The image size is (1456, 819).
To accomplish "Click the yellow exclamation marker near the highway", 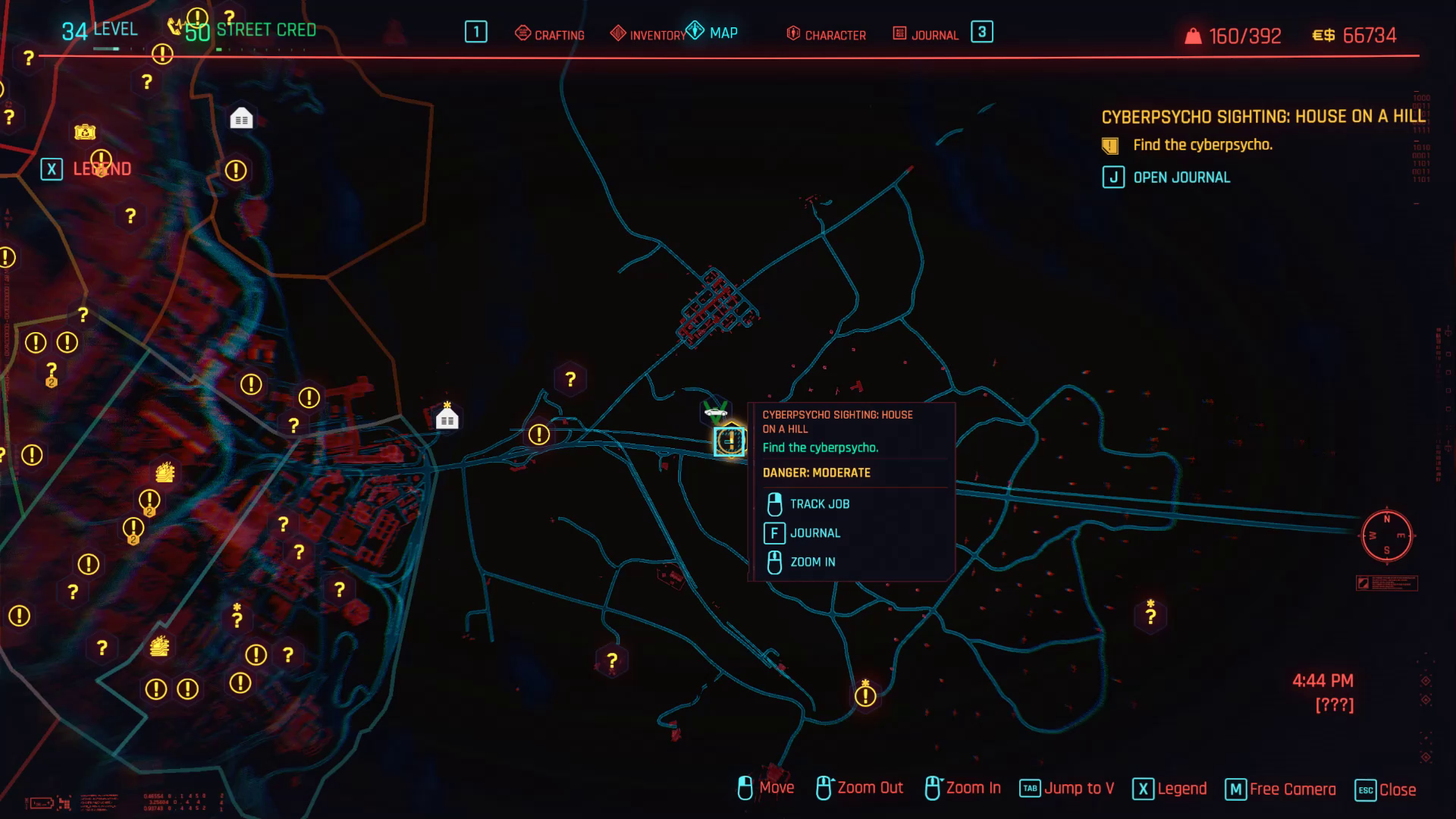I will (x=538, y=435).
